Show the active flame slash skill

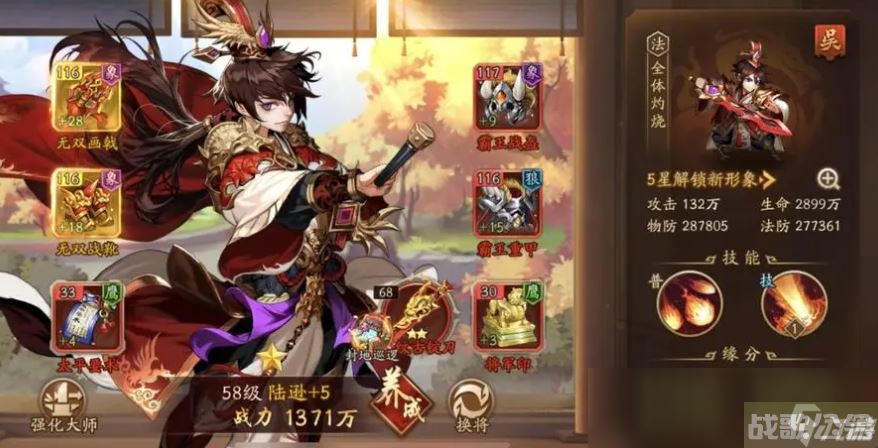click(794, 306)
